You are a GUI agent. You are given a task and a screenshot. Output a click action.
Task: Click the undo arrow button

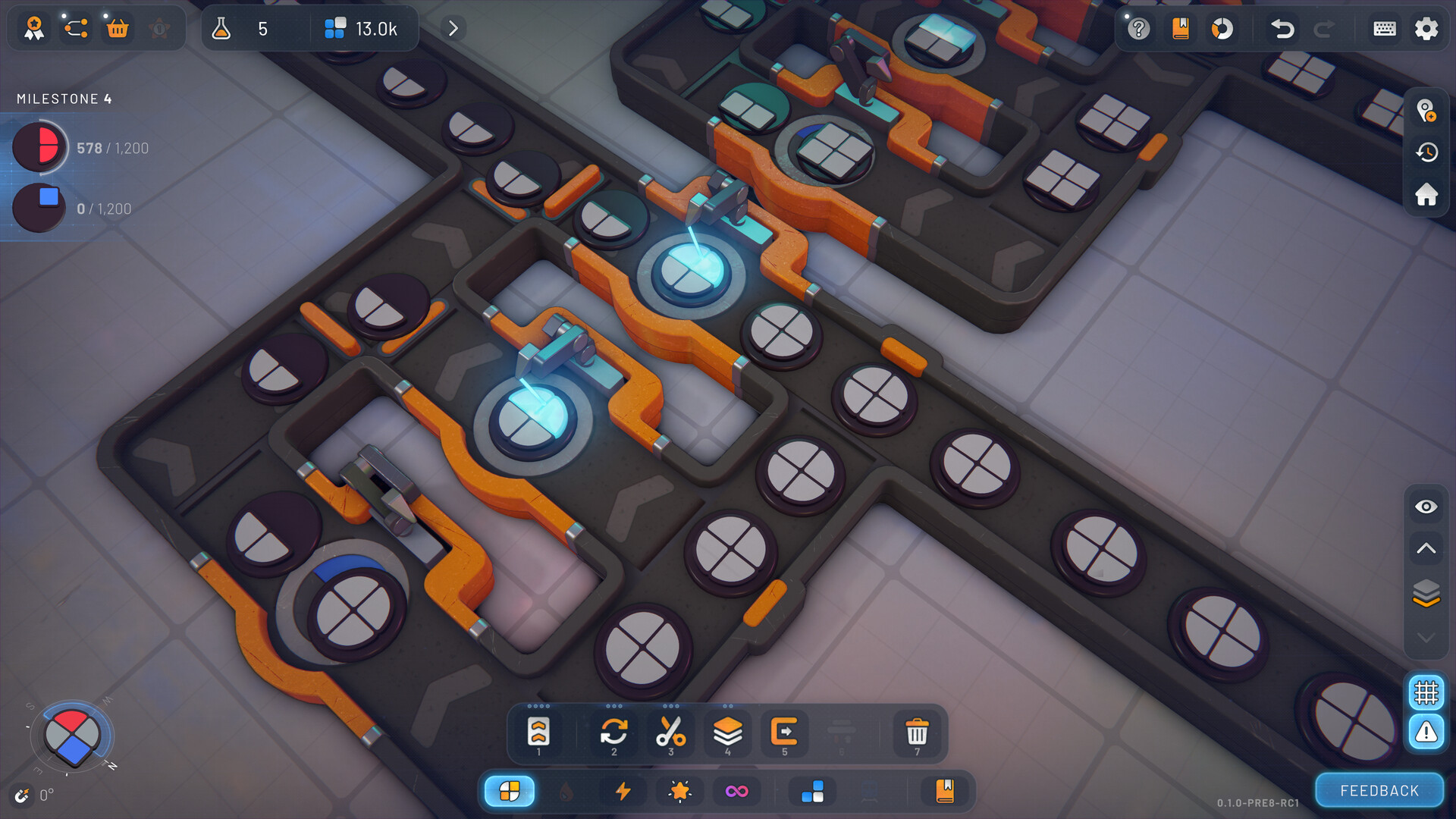[1282, 29]
